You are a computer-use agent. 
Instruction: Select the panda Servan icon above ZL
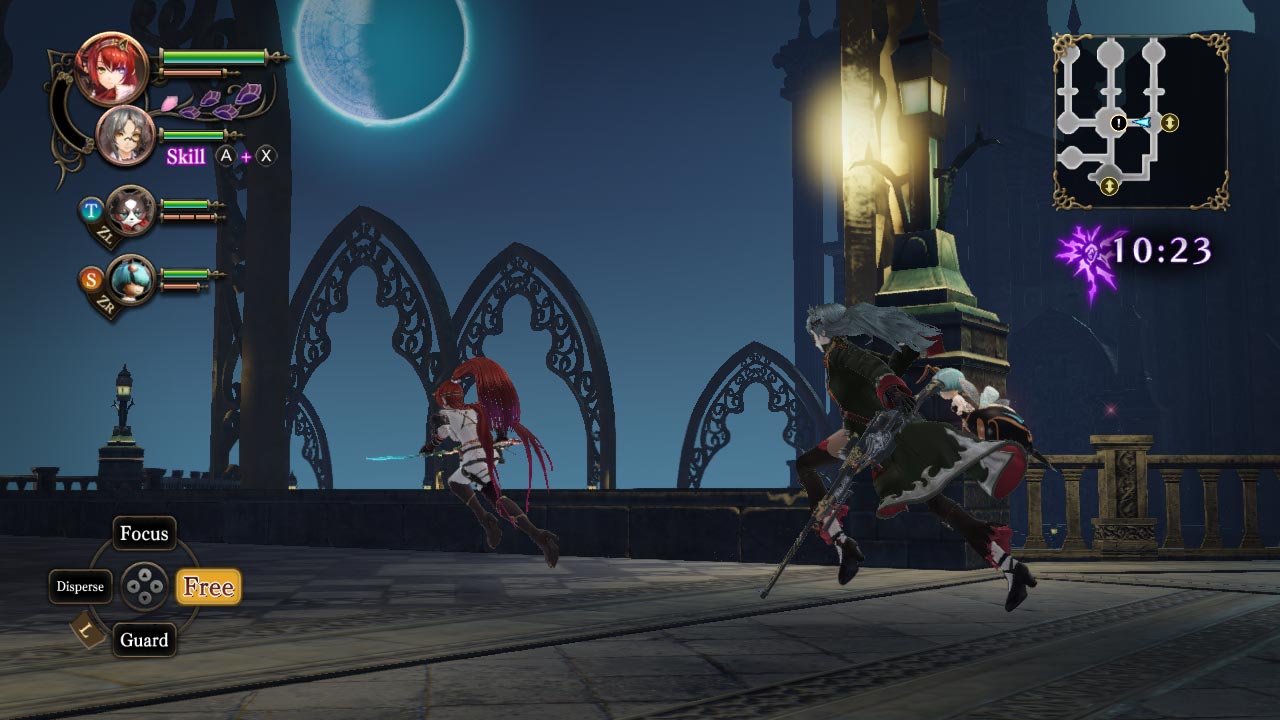pos(130,213)
